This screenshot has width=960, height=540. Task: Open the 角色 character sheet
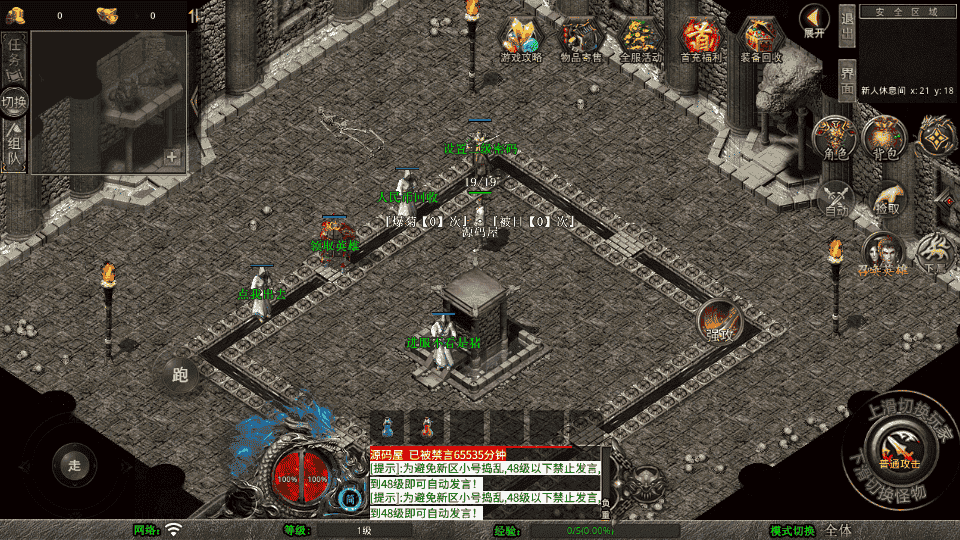pyautogui.click(x=836, y=138)
